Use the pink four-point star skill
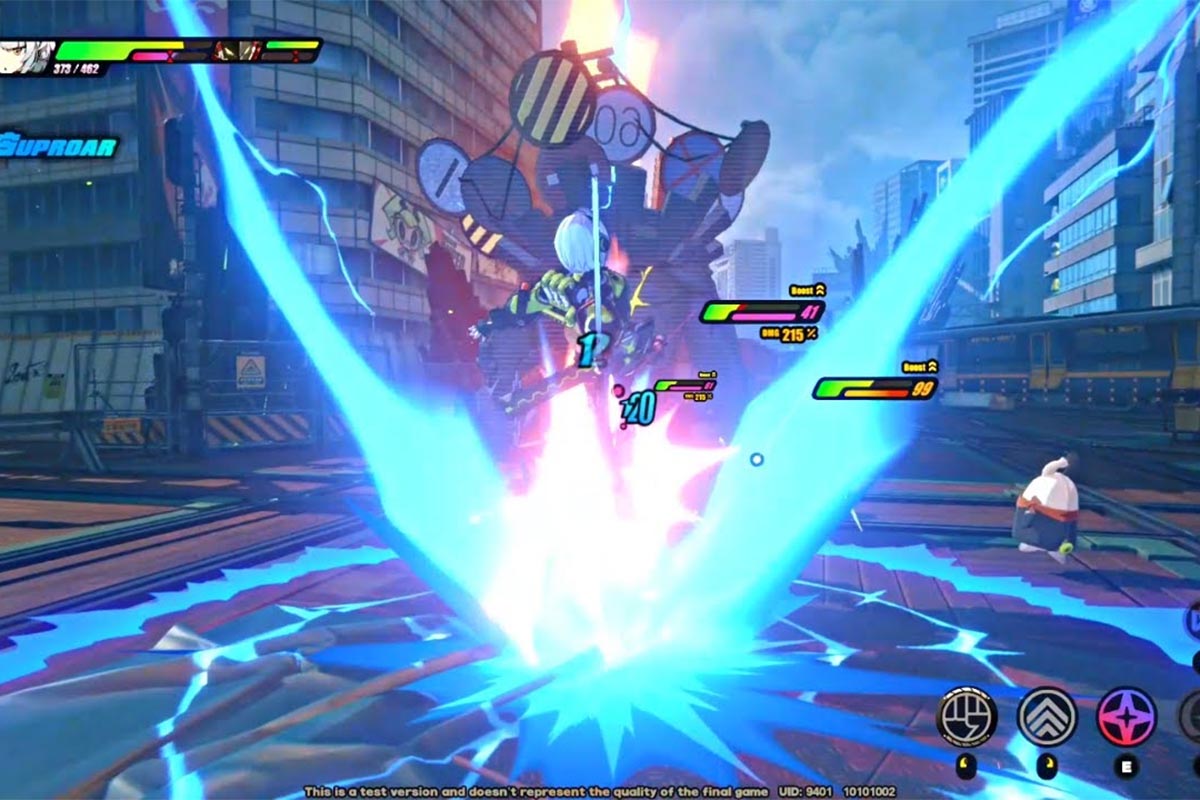Viewport: 1200px width, 800px height. click(x=1126, y=716)
